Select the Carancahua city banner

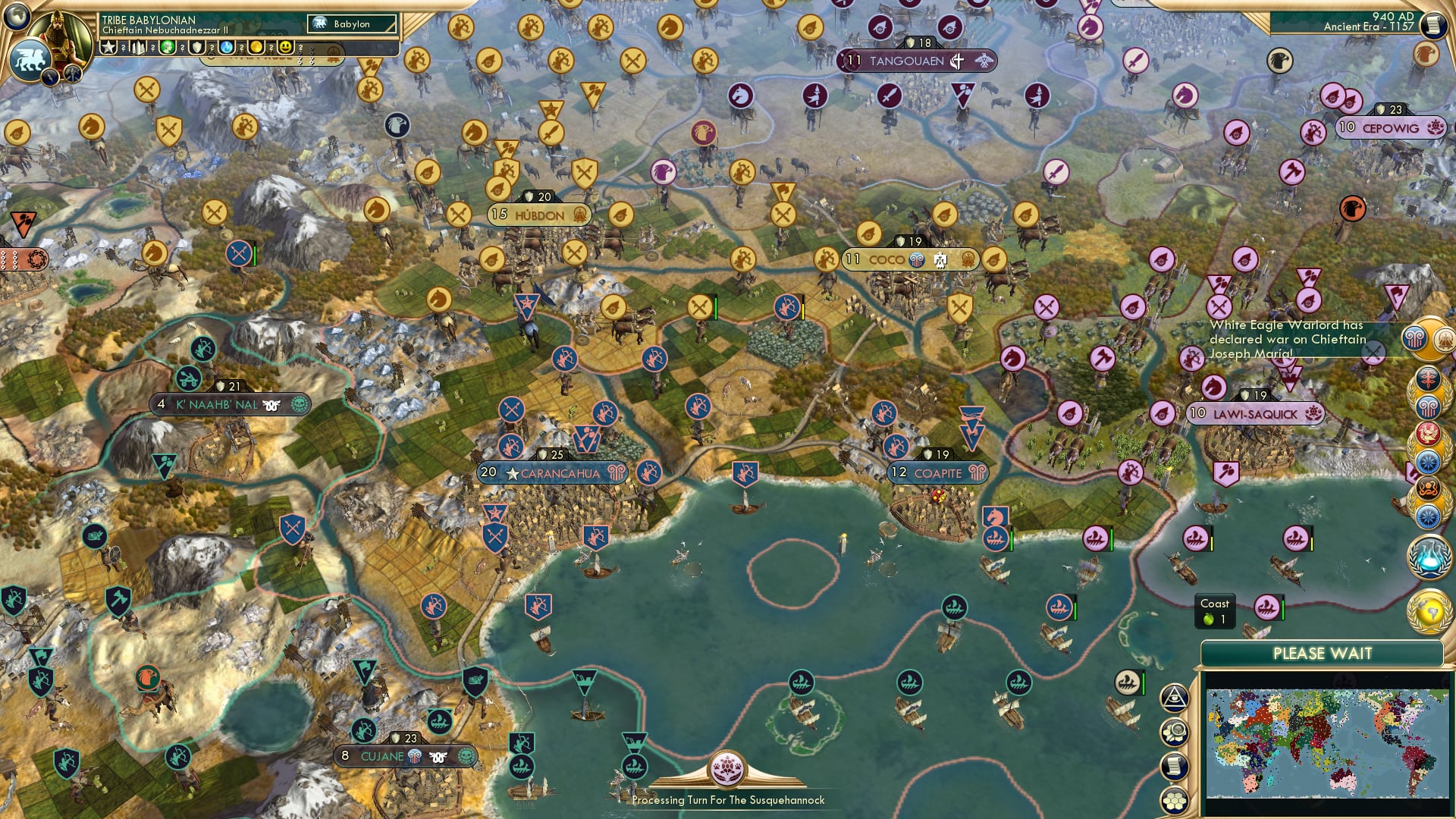click(554, 472)
